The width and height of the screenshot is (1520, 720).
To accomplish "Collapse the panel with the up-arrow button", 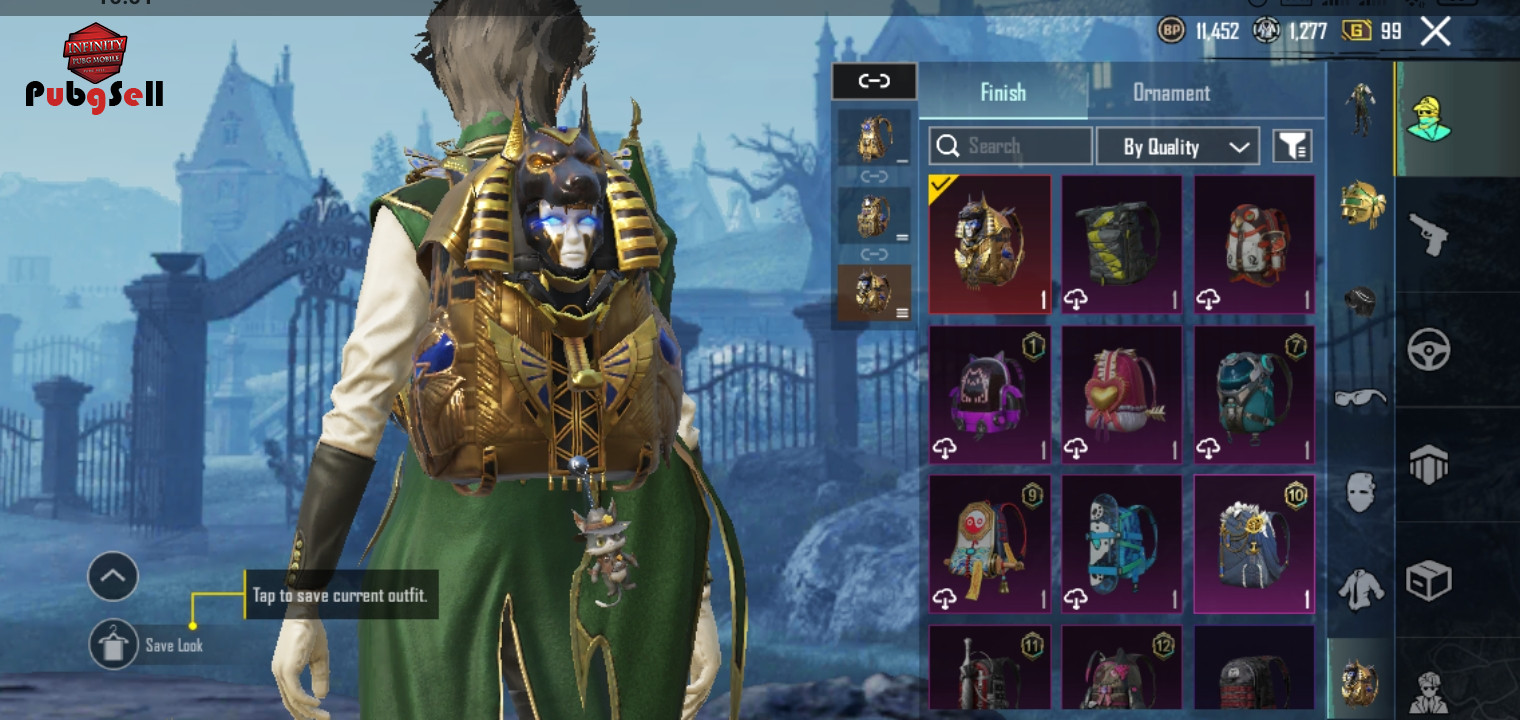I will pyautogui.click(x=113, y=576).
